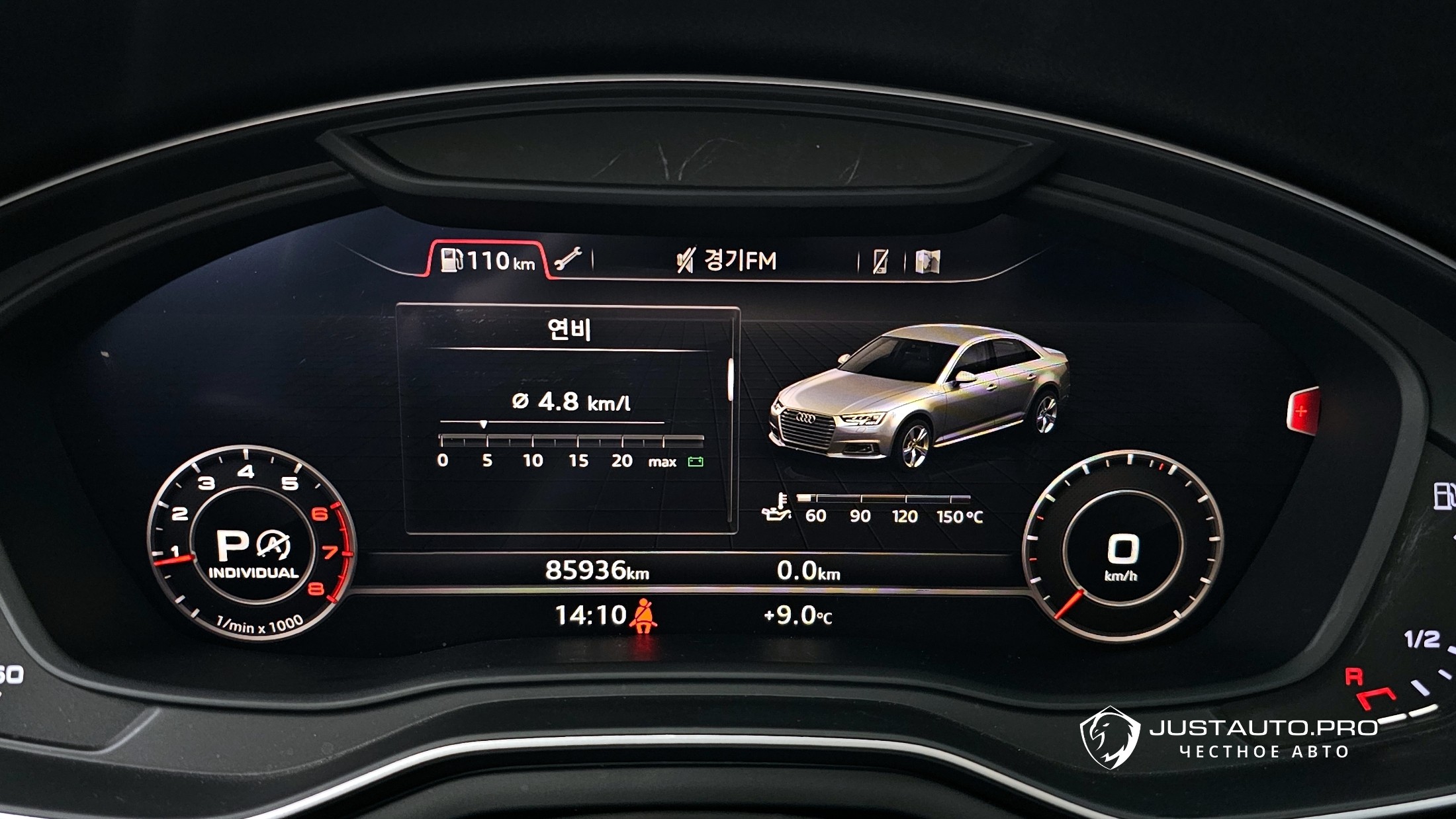This screenshot has height=819, width=1456.
Task: Open the wrench service tab
Action: point(567,260)
